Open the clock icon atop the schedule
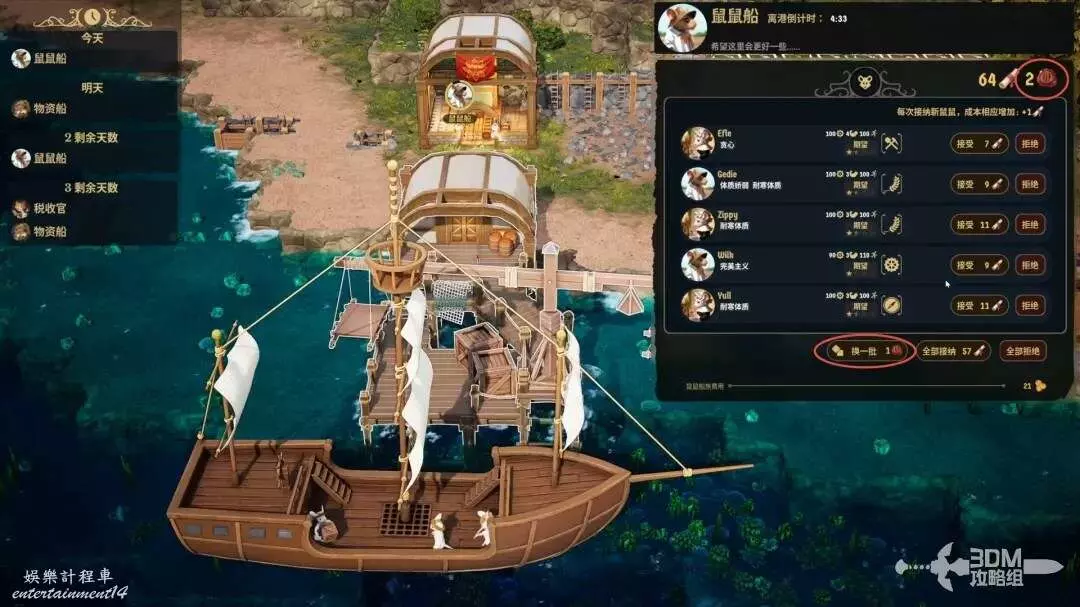This screenshot has height=607, width=1080. [x=92, y=17]
